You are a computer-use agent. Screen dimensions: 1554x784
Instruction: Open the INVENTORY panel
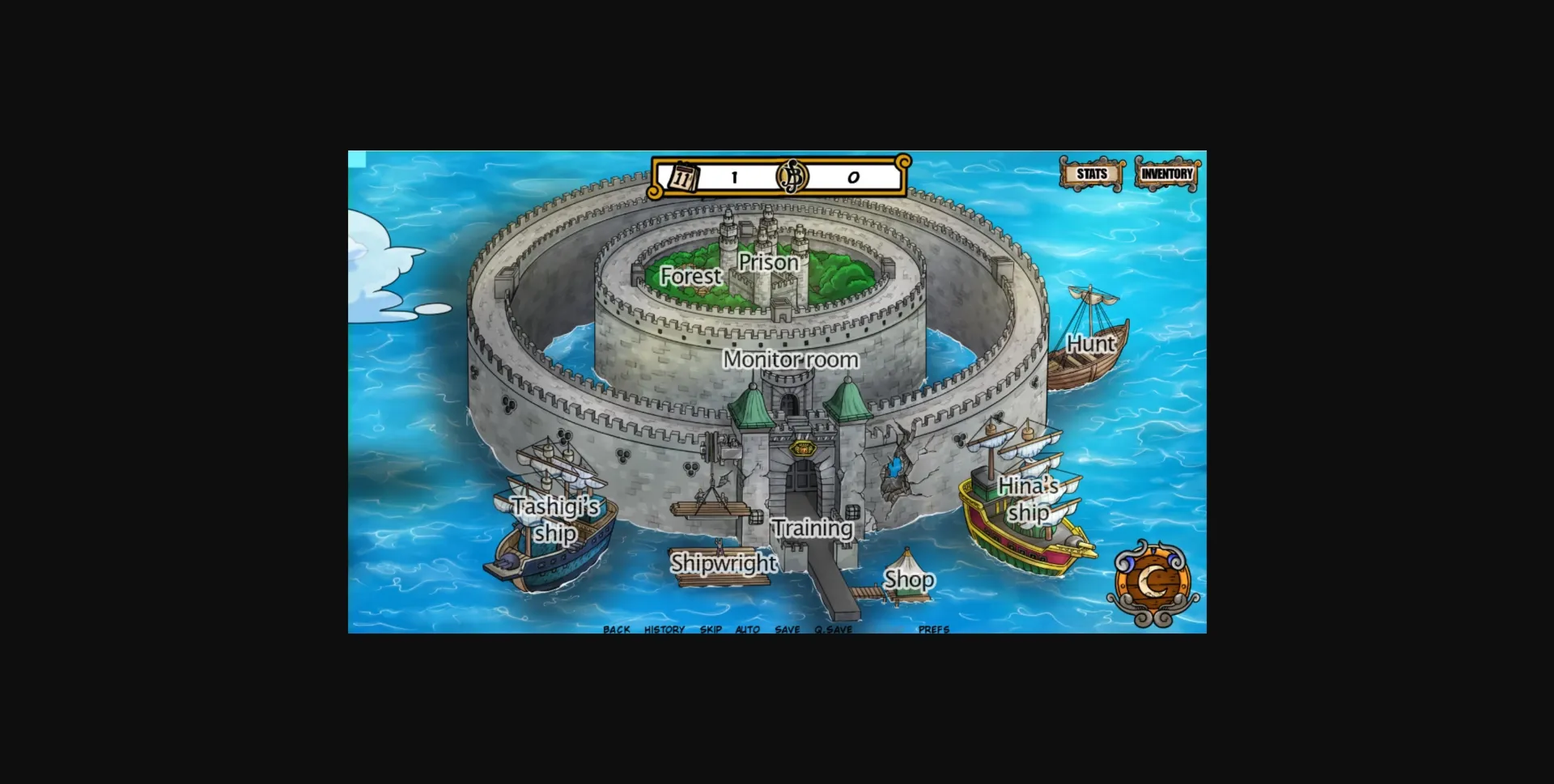pos(1165,172)
